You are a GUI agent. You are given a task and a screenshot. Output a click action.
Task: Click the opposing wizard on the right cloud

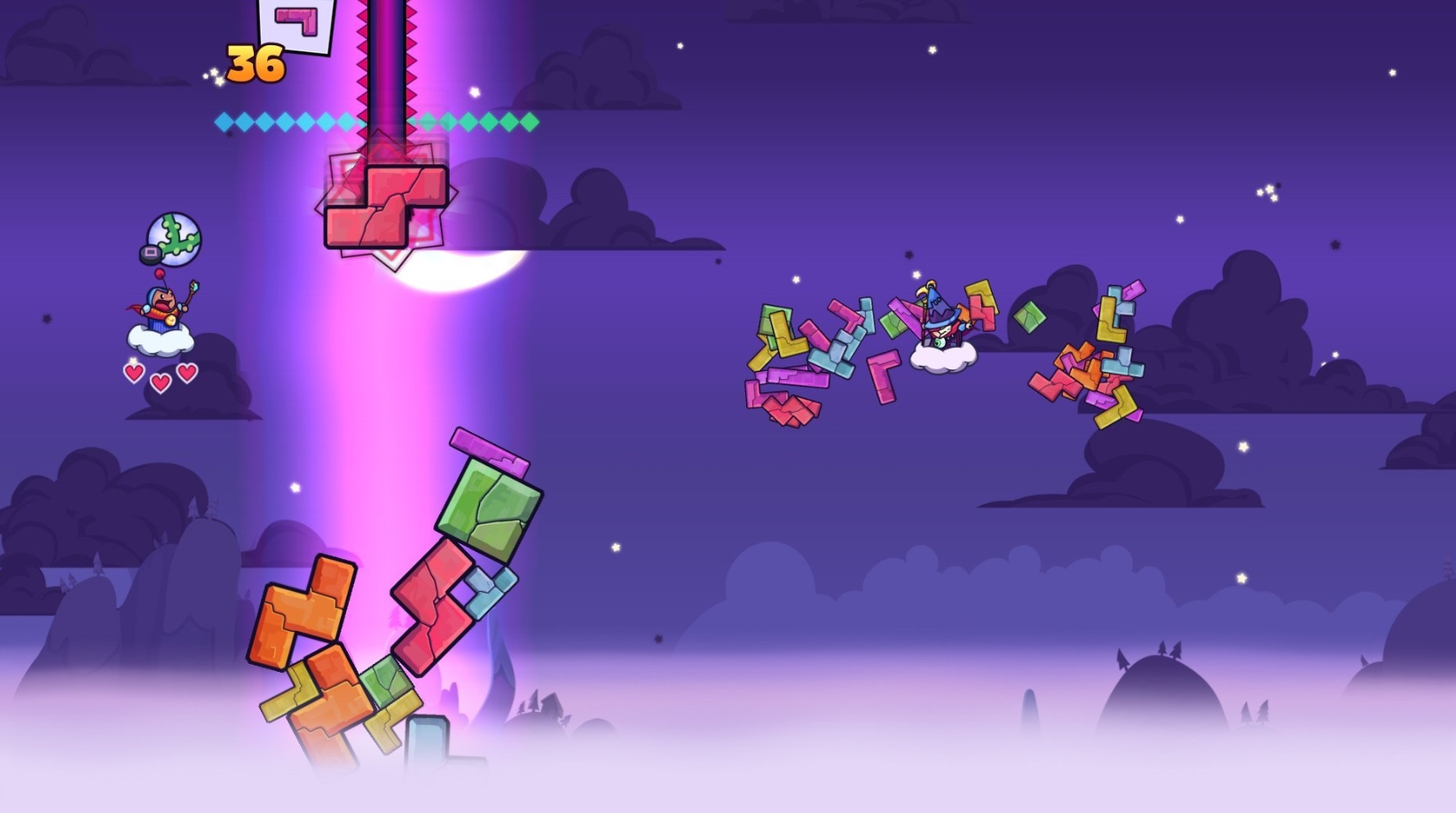tap(939, 324)
